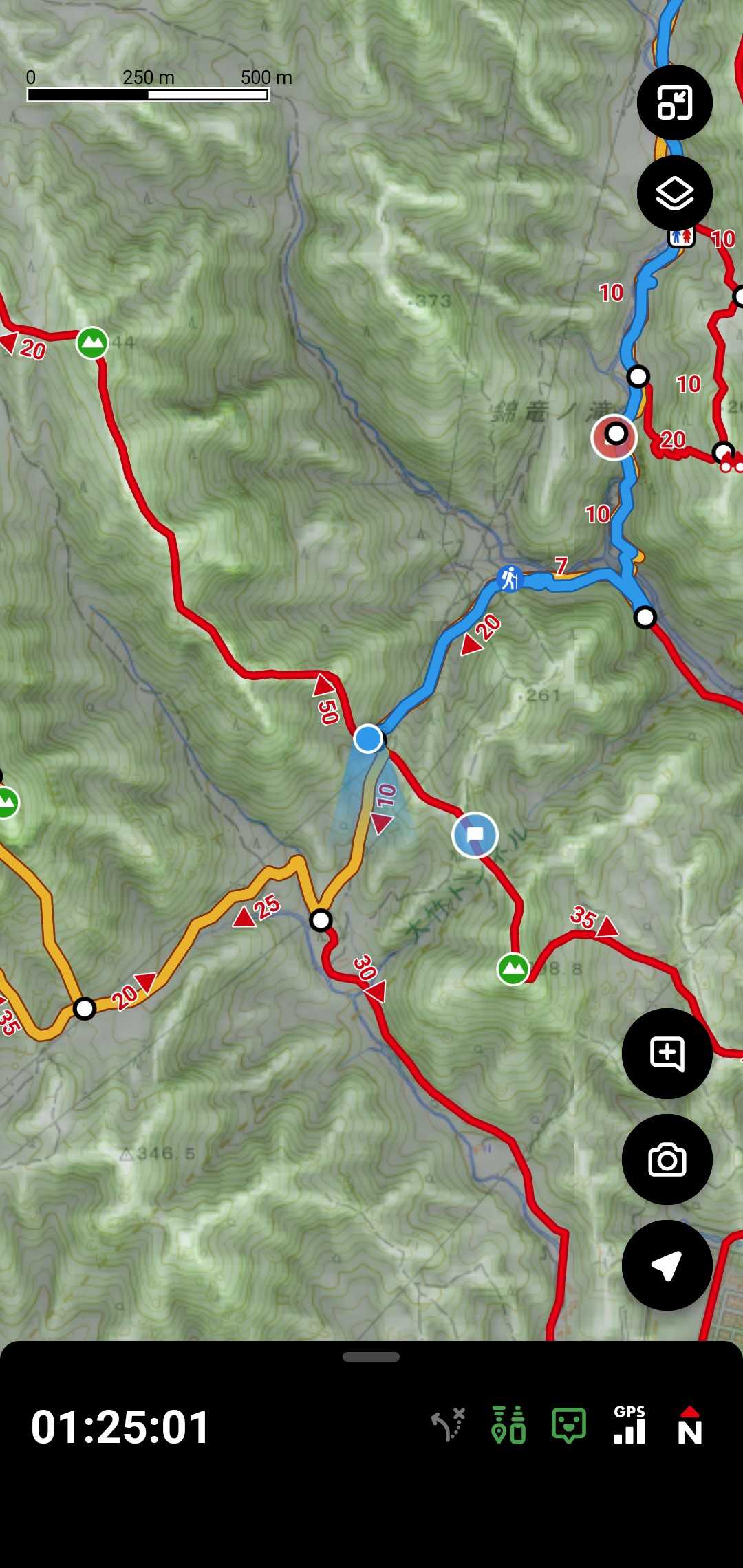Check the GPS signal status icon
This screenshot has width=743, height=1568.
click(x=629, y=1426)
